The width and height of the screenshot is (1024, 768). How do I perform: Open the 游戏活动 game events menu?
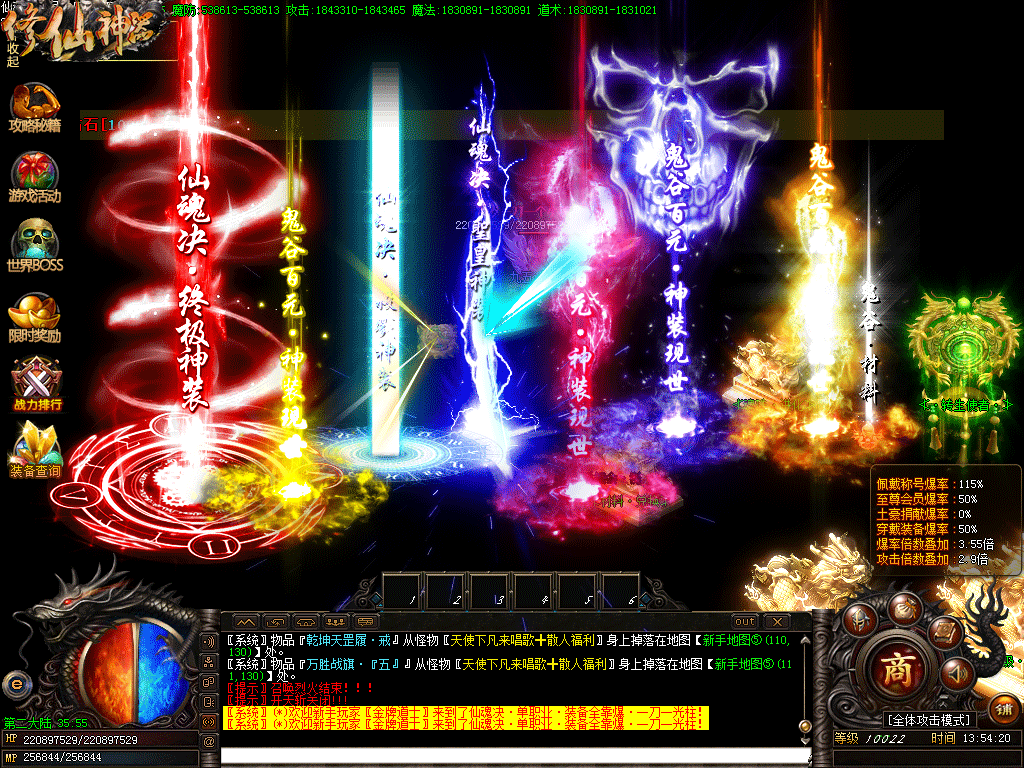(34, 177)
